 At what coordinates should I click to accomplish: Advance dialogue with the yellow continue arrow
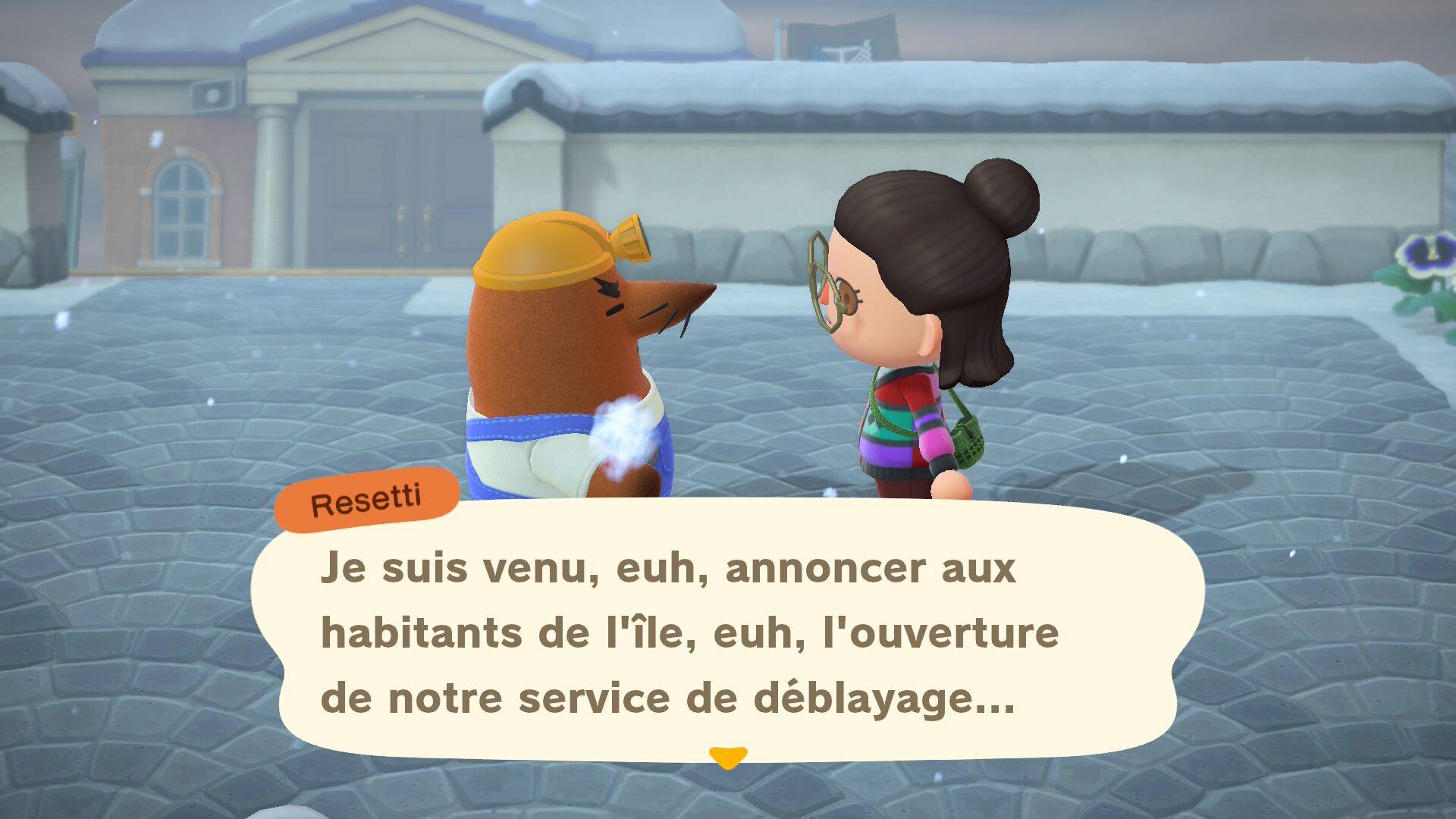click(728, 757)
